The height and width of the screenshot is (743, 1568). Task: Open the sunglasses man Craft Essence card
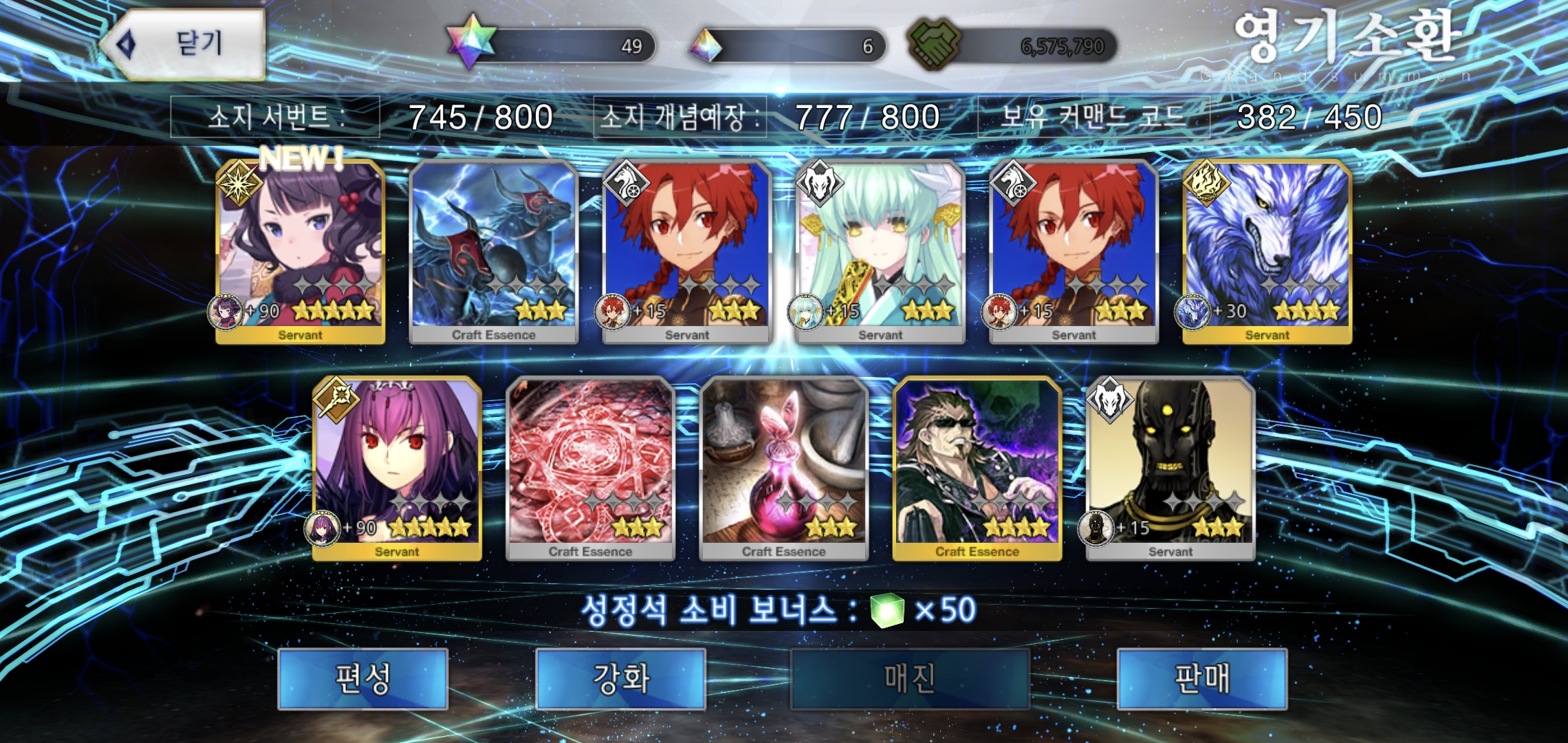tap(977, 468)
